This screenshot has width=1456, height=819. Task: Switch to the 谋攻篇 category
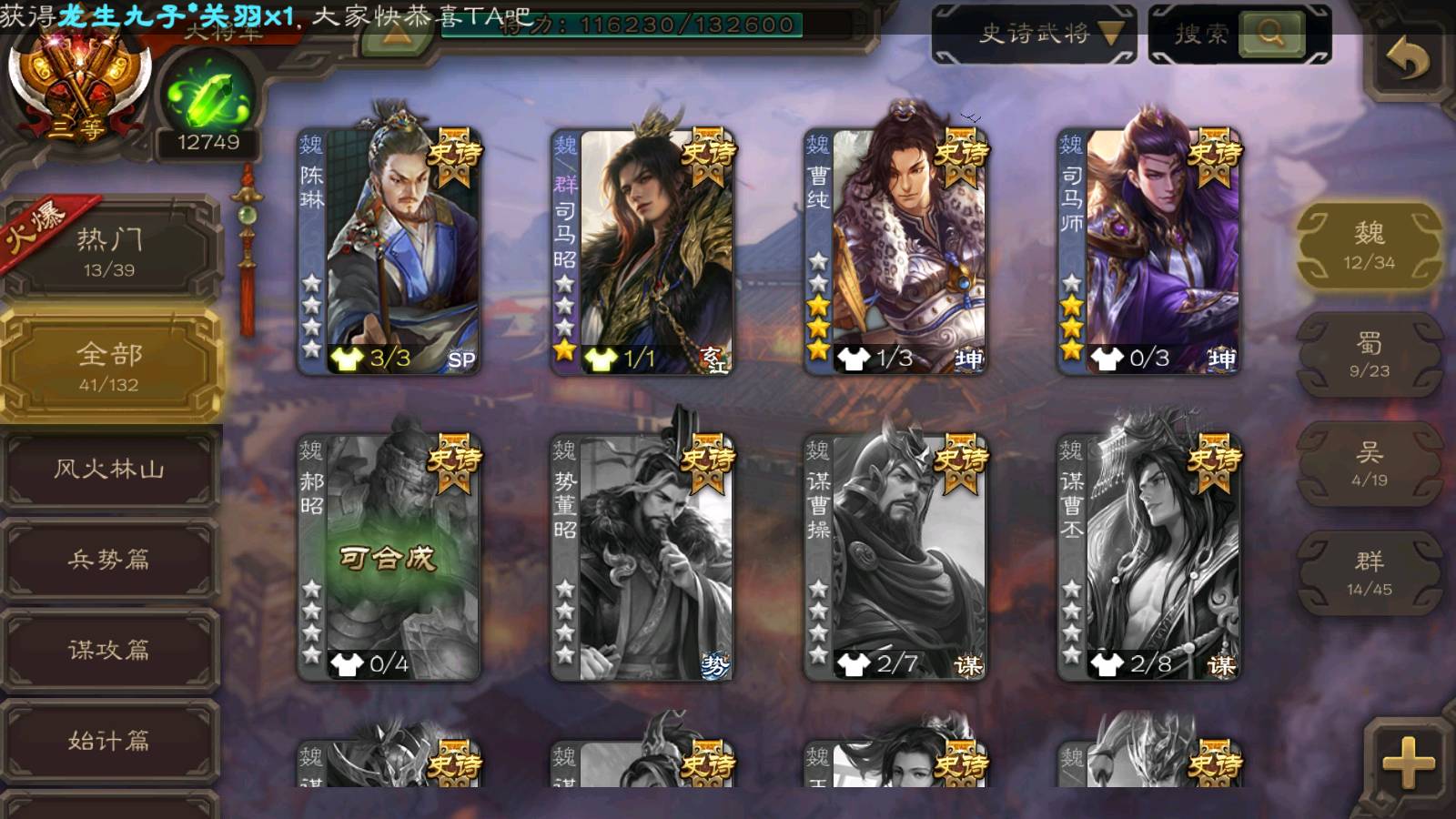(x=109, y=650)
